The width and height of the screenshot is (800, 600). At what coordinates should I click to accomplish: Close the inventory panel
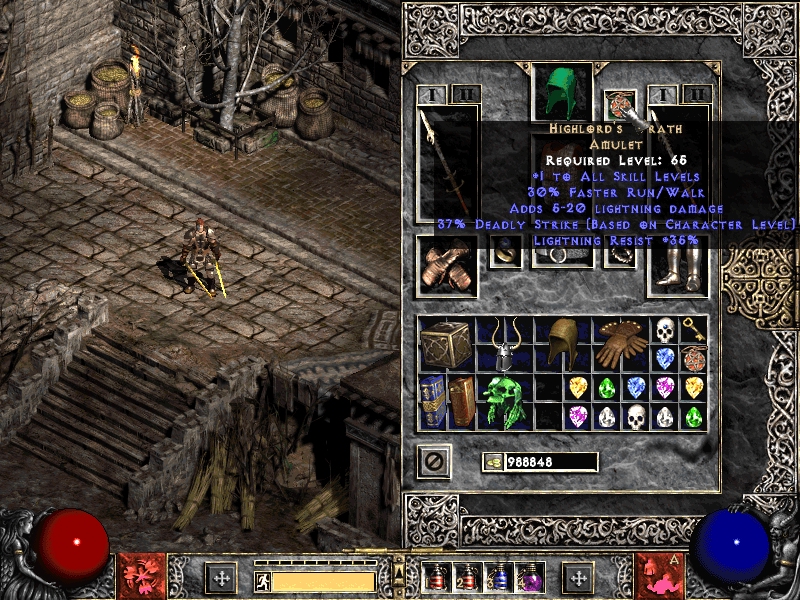(434, 461)
